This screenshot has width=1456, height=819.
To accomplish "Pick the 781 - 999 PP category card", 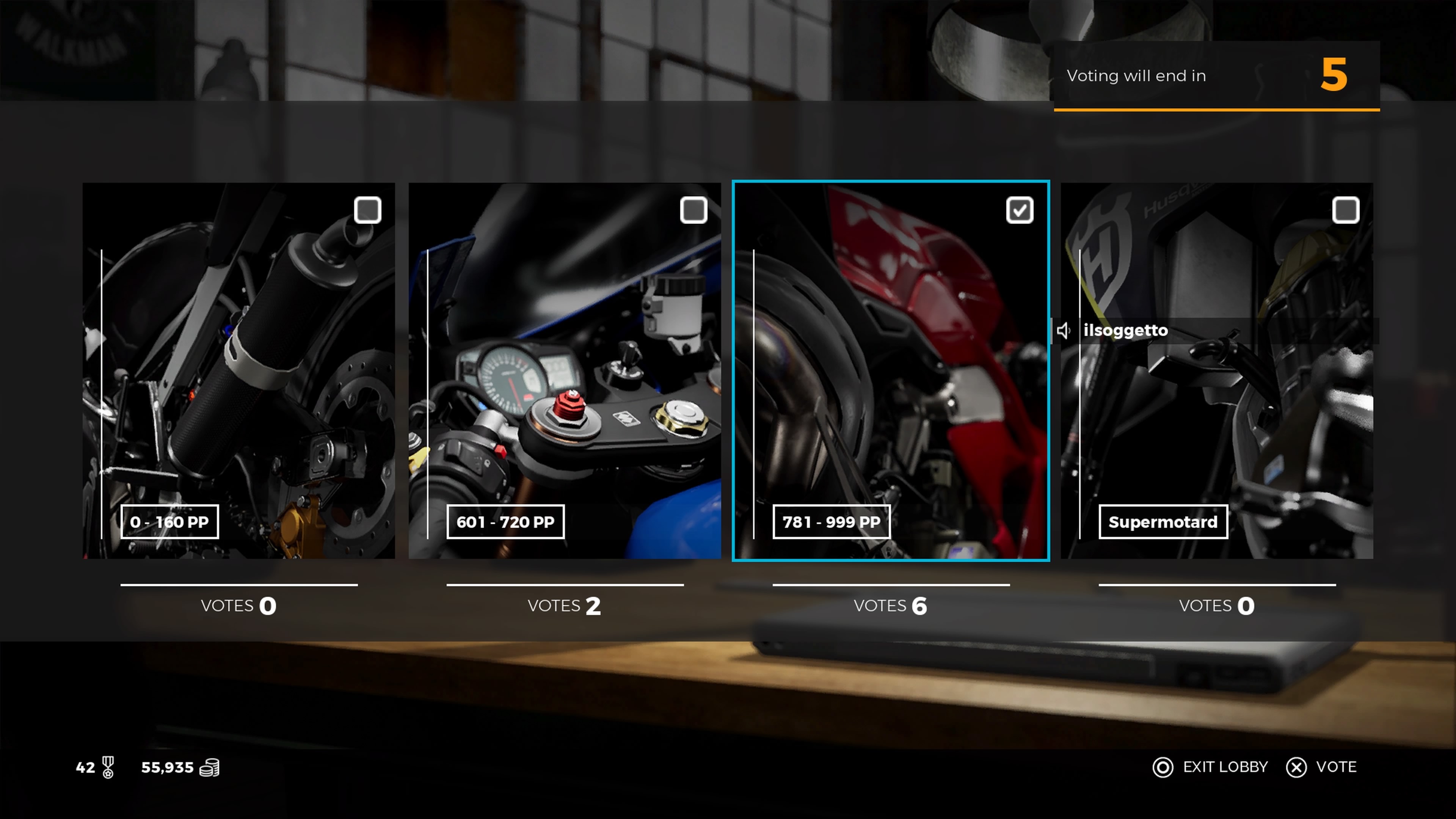I will 891,371.
